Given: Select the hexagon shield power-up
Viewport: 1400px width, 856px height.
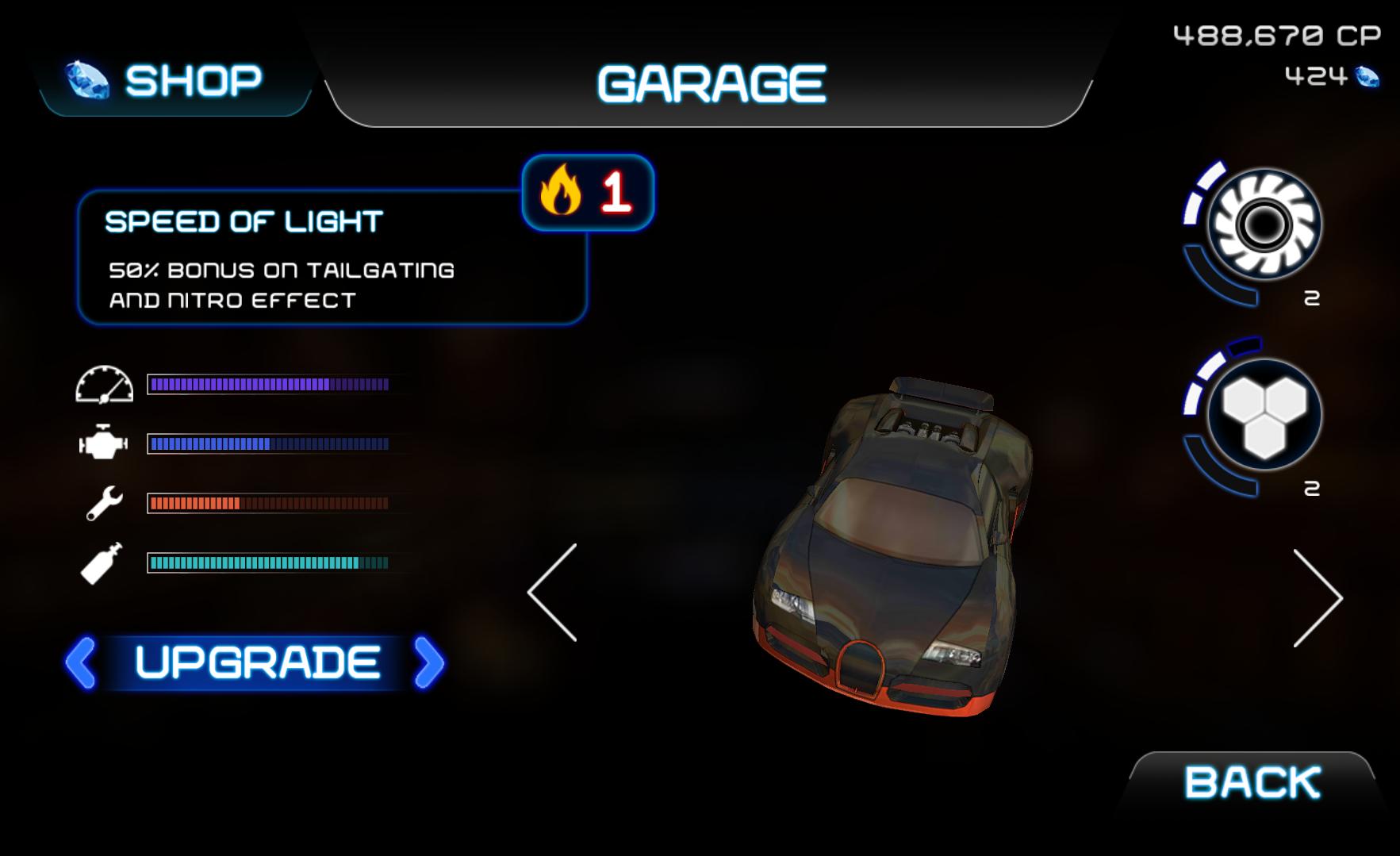Looking at the screenshot, I should (x=1264, y=415).
